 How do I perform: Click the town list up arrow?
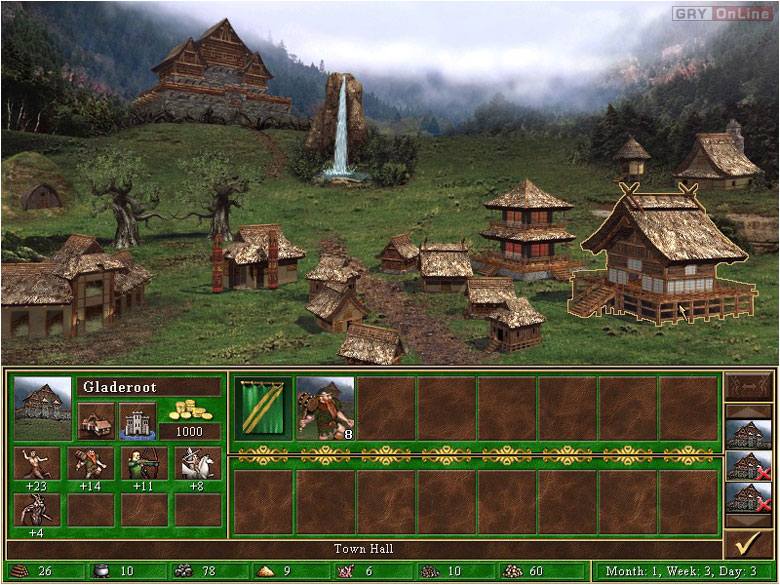point(746,410)
